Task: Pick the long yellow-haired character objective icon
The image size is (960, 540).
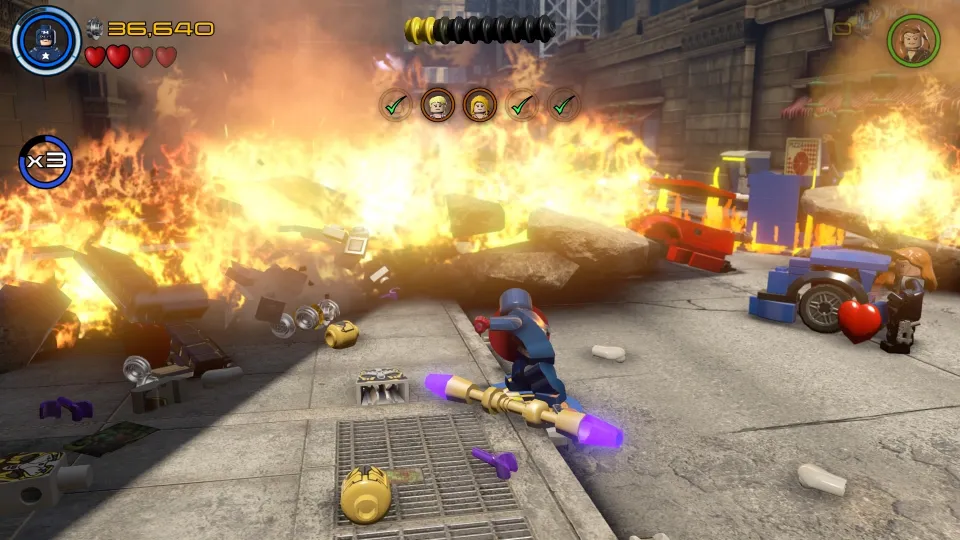Action: (479, 104)
